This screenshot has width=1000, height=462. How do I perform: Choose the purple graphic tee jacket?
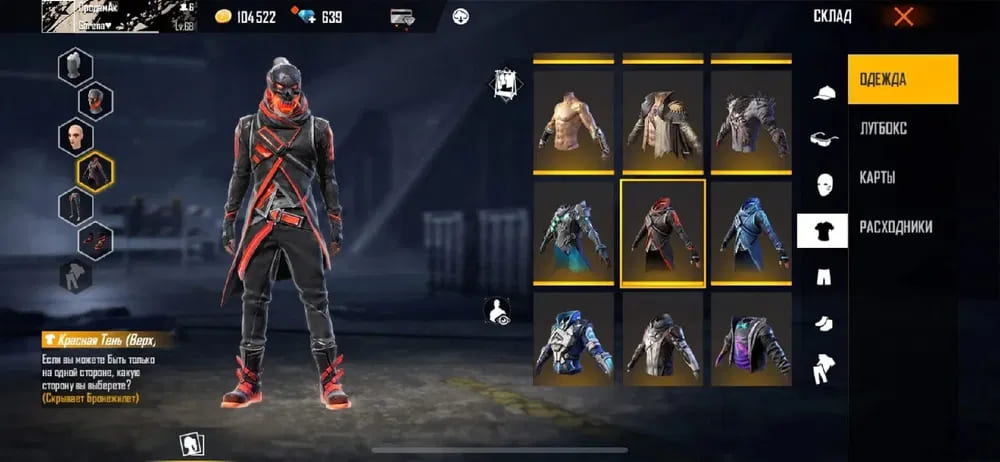[x=750, y=338]
